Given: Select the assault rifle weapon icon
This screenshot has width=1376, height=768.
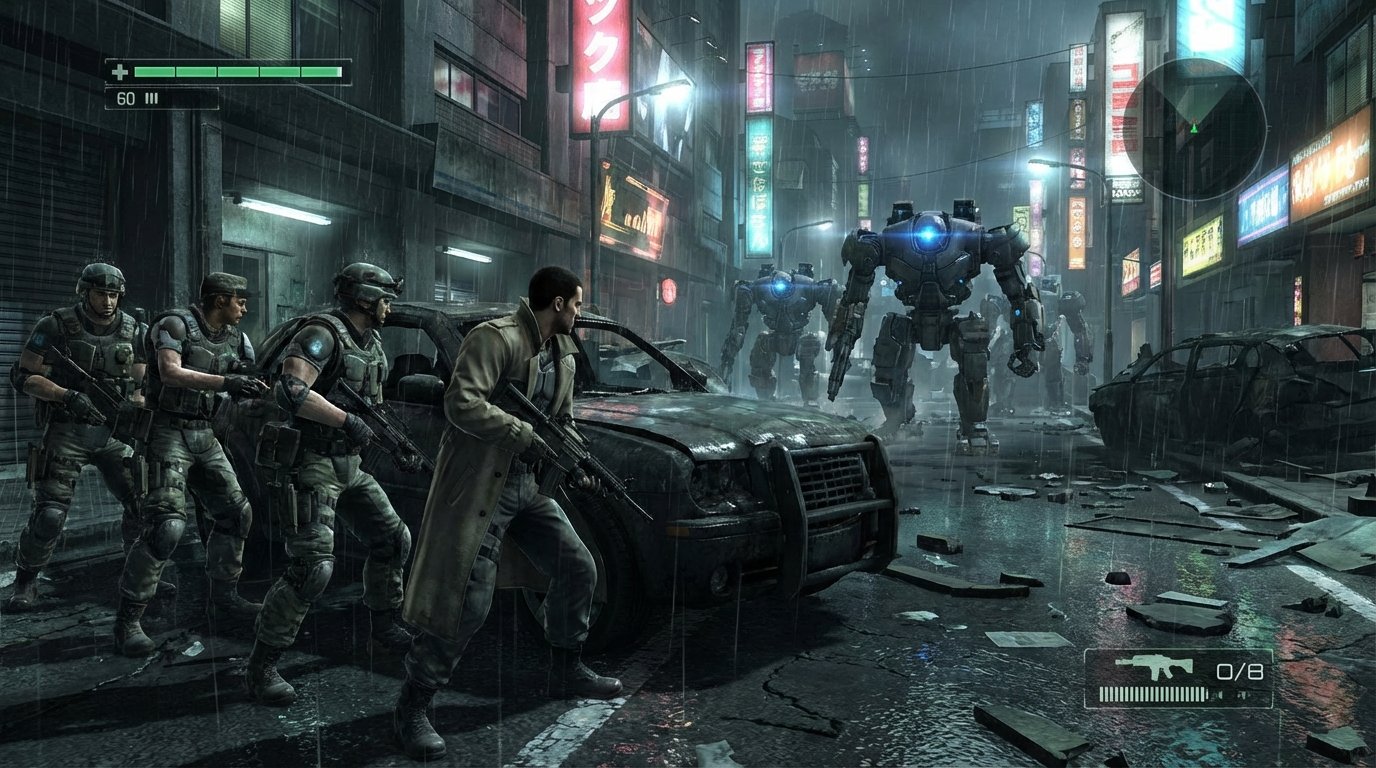Looking at the screenshot, I should [1153, 665].
